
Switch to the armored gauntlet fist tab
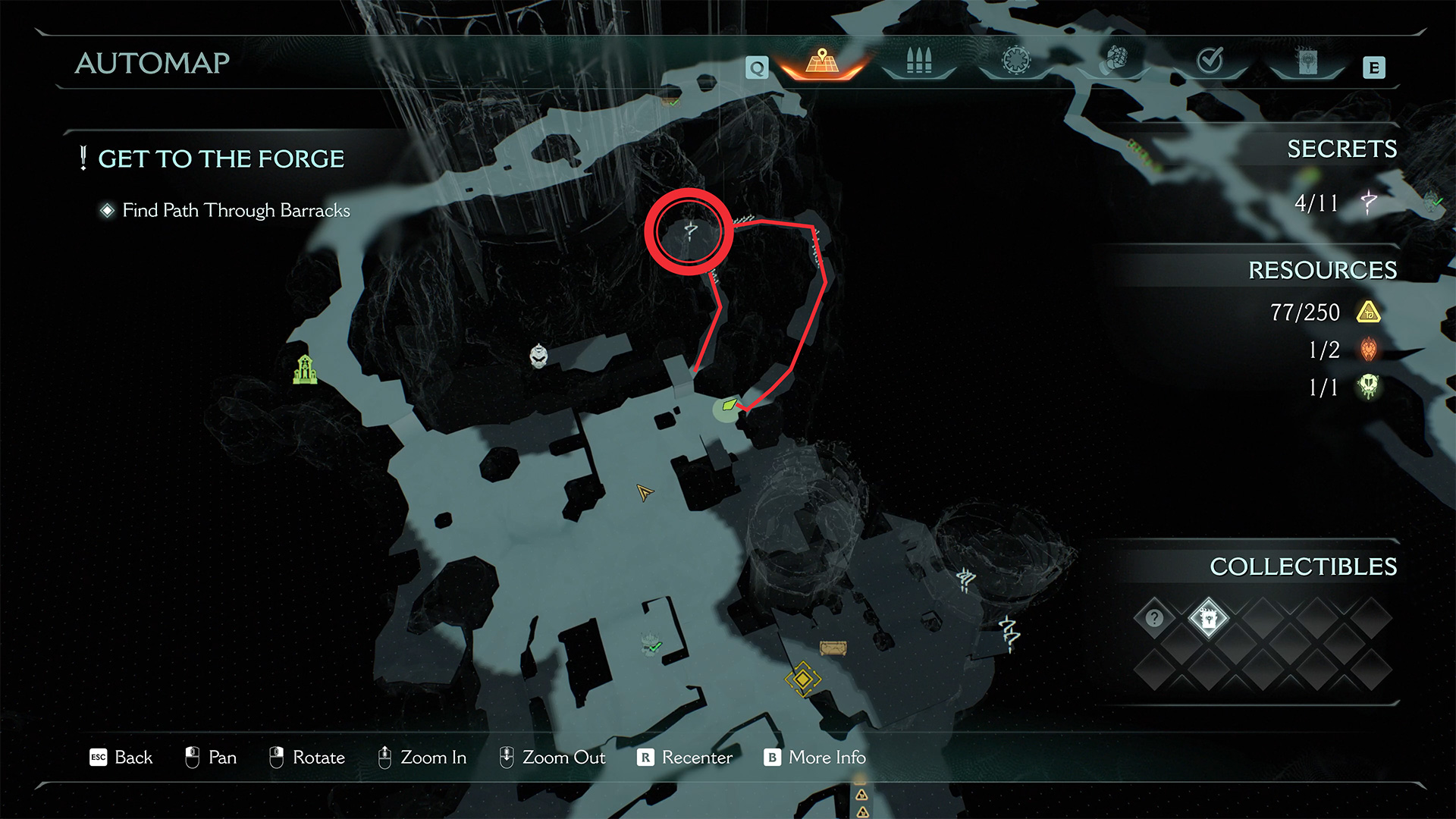1113,60
